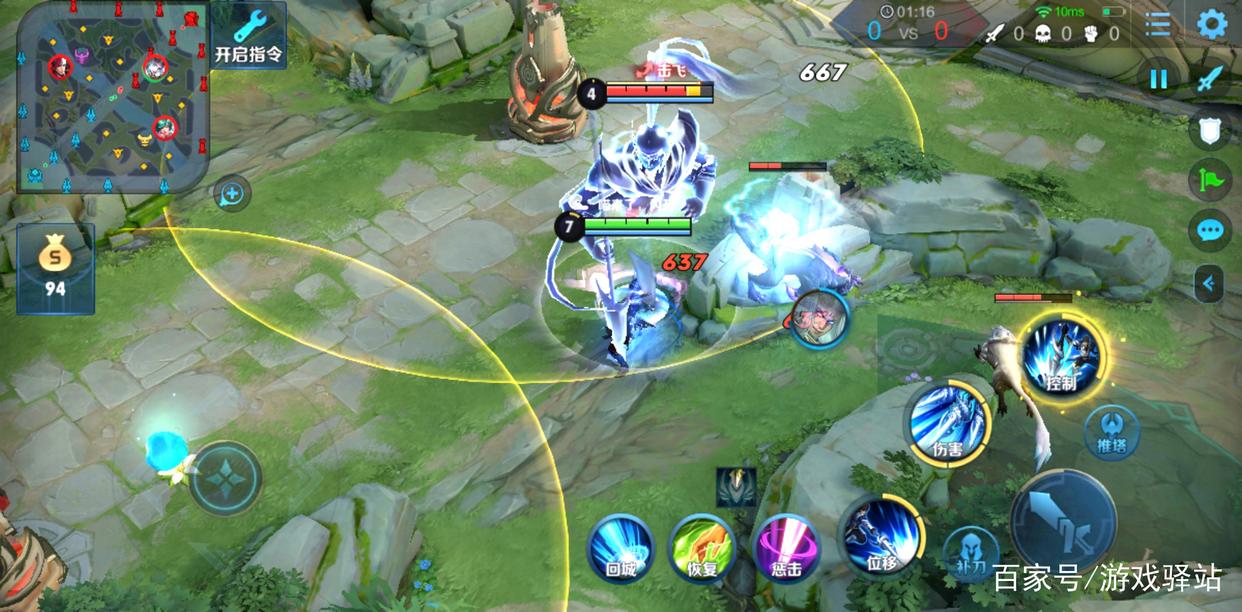Open the minimap

(110, 97)
